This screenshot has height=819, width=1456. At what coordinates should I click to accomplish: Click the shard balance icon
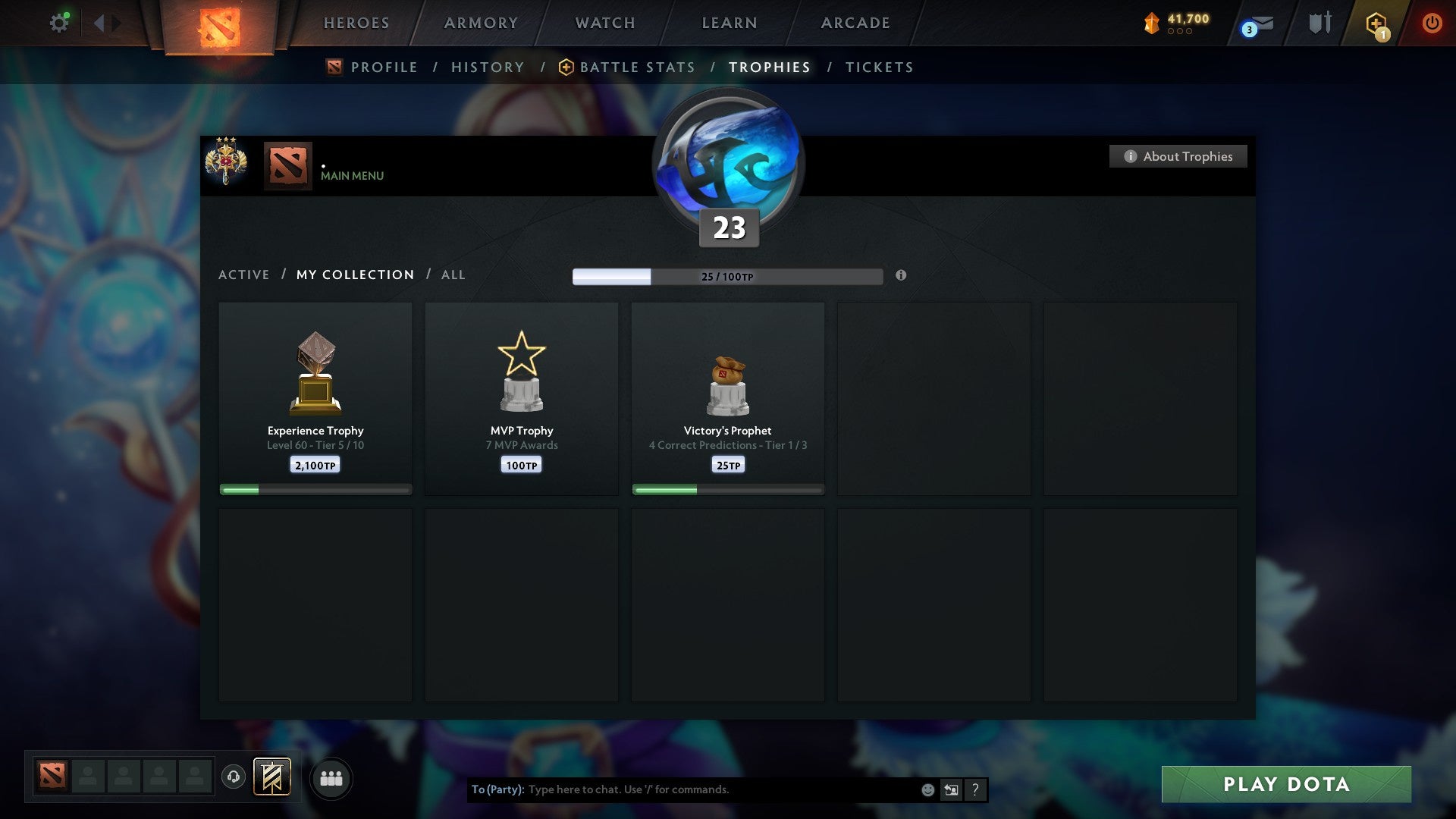[x=1153, y=23]
